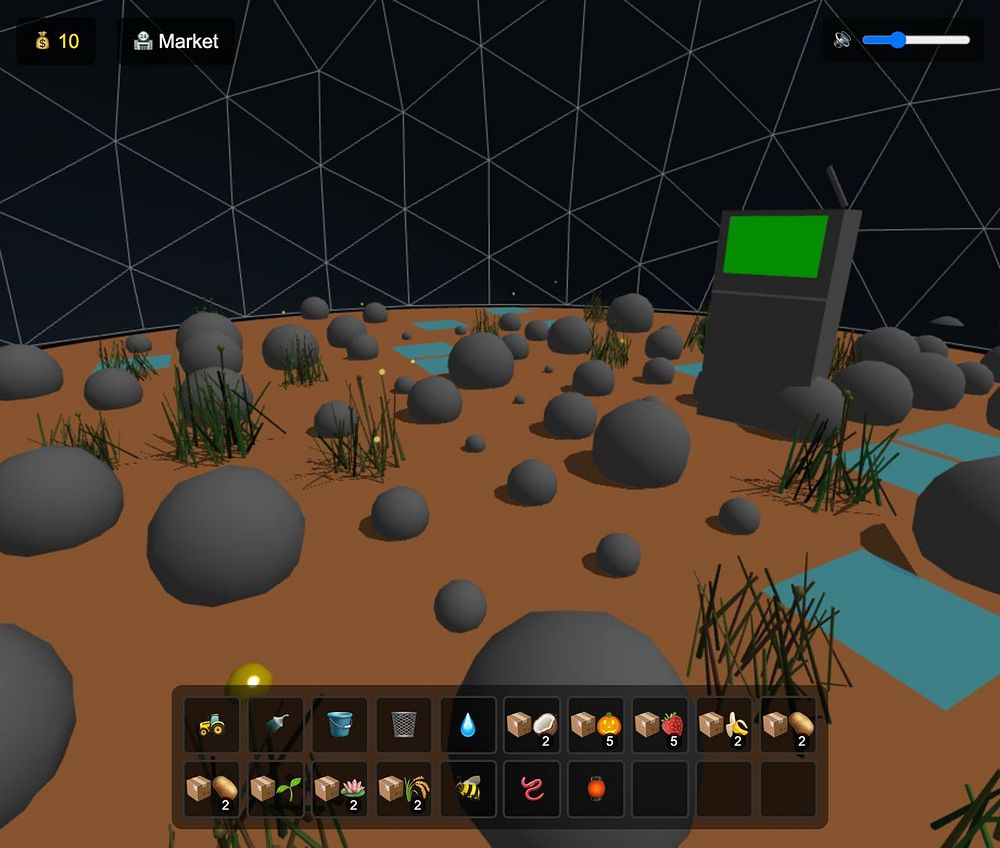Select the red lantern slot
1000x848 pixels.
click(596, 789)
